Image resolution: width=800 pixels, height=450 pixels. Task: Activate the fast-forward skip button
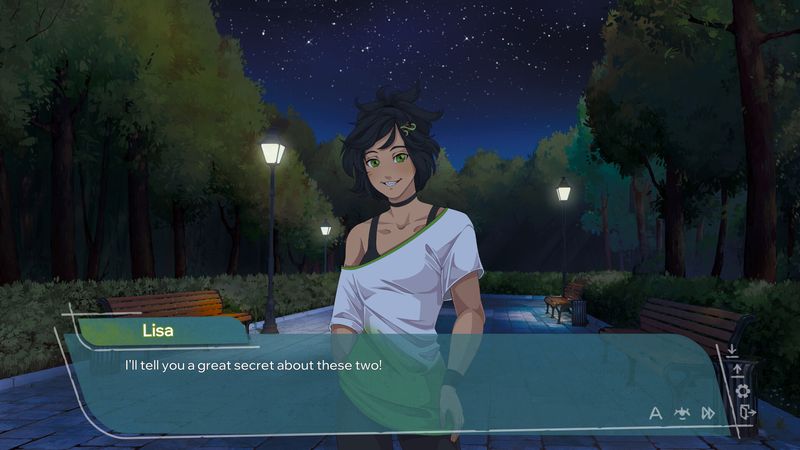708,412
